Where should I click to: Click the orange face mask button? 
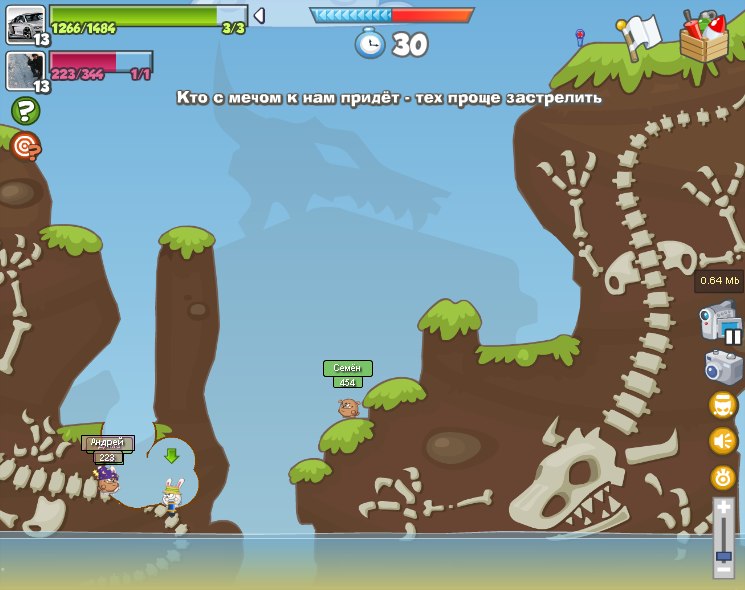[x=723, y=405]
